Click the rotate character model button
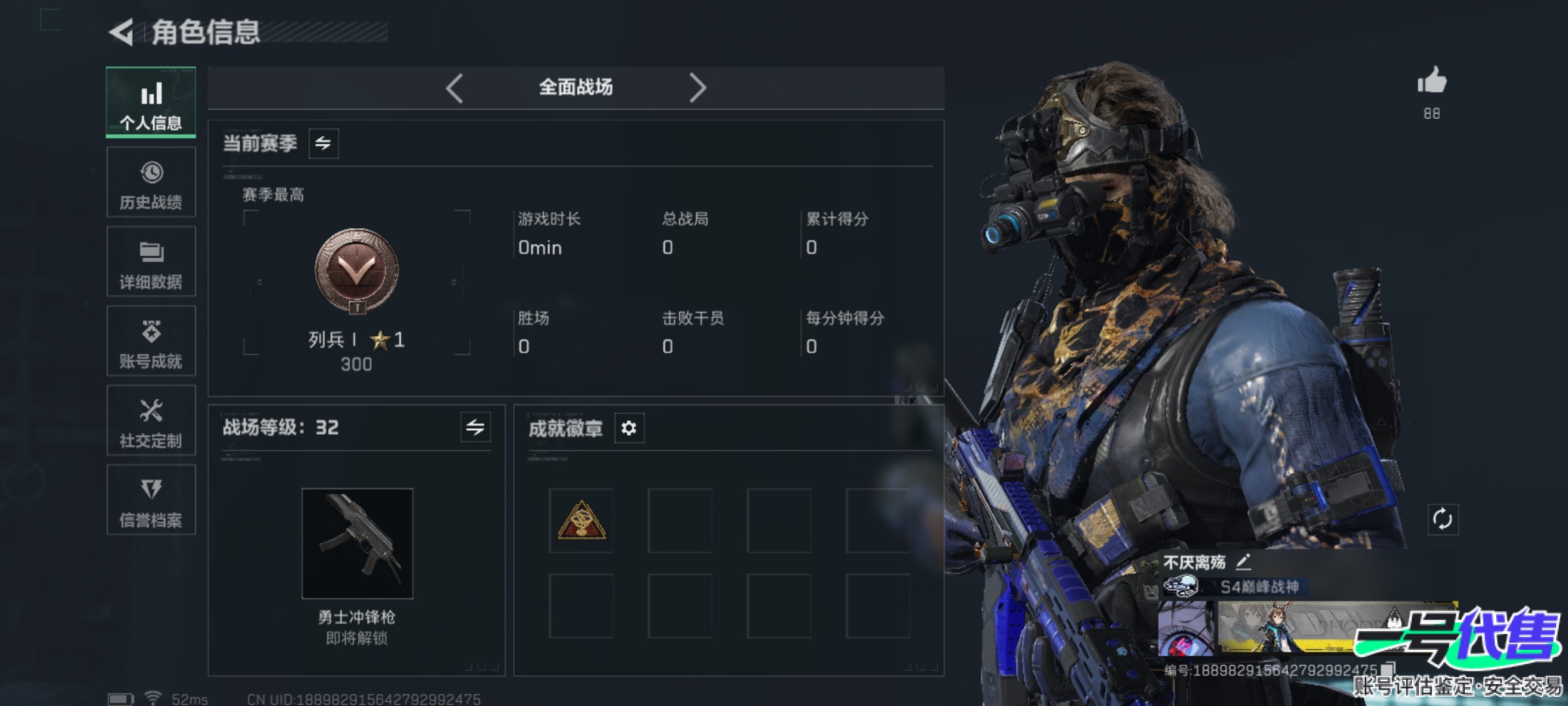 1443,520
